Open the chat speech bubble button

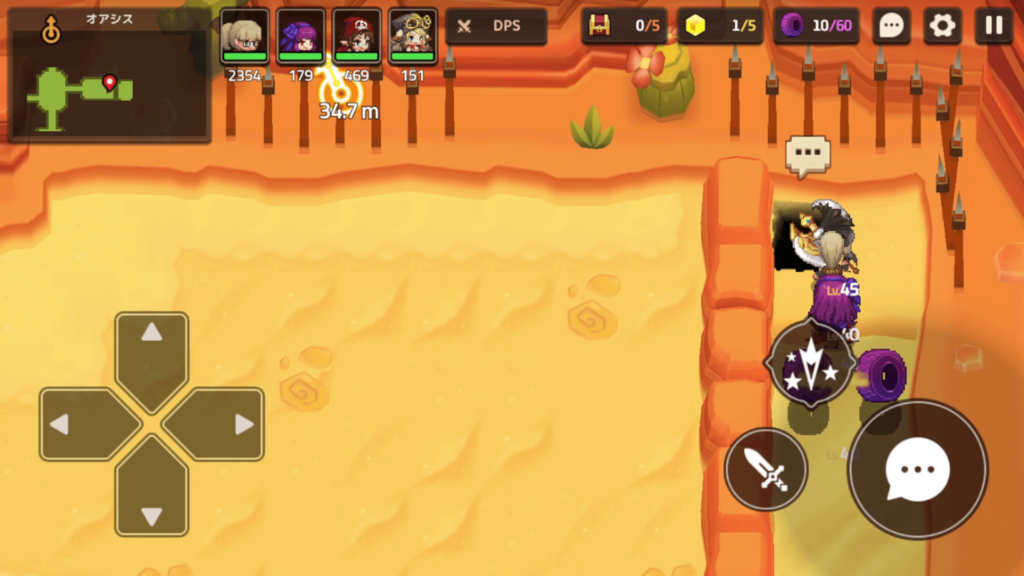click(891, 26)
